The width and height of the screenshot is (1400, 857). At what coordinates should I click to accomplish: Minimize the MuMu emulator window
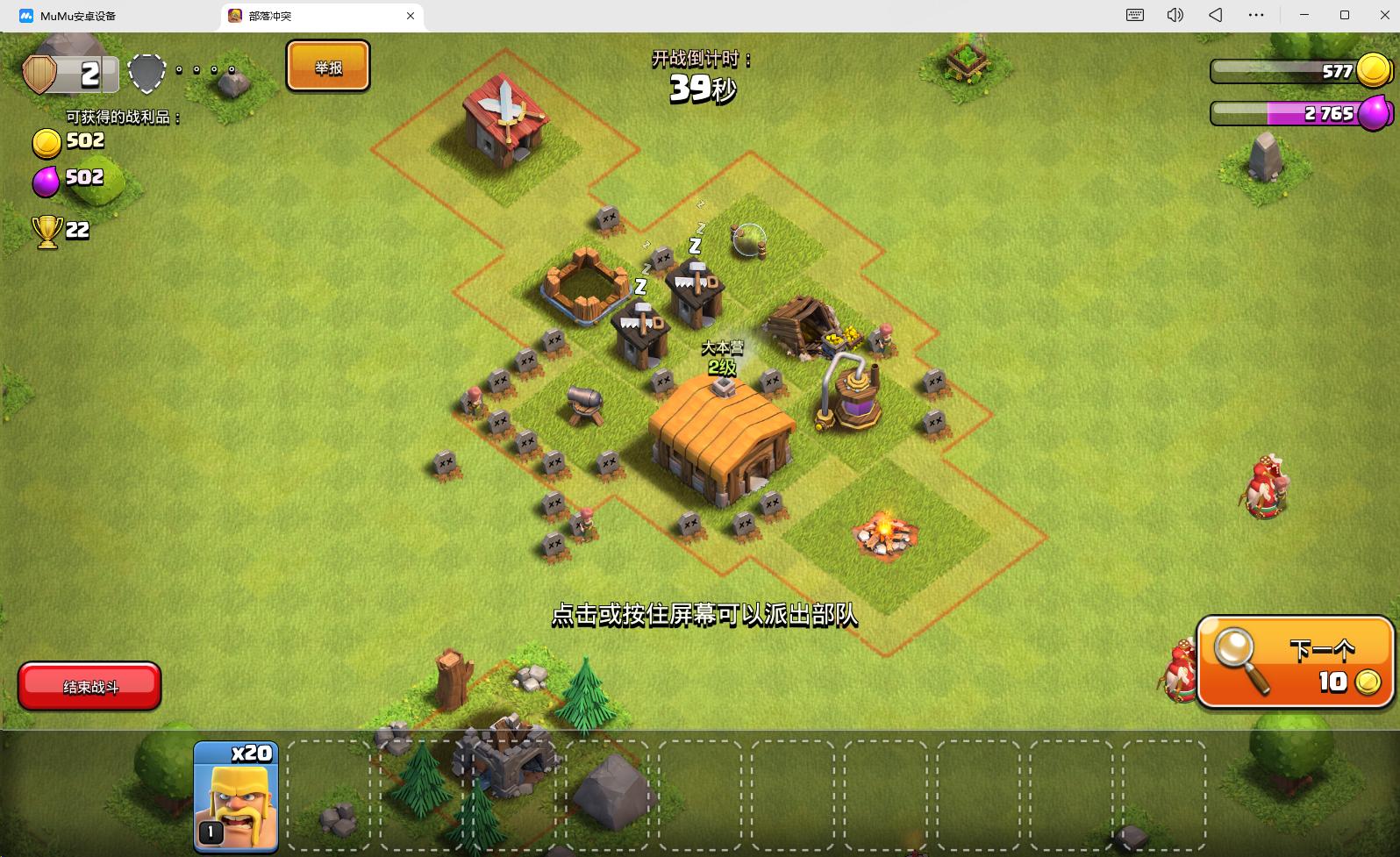(1304, 15)
